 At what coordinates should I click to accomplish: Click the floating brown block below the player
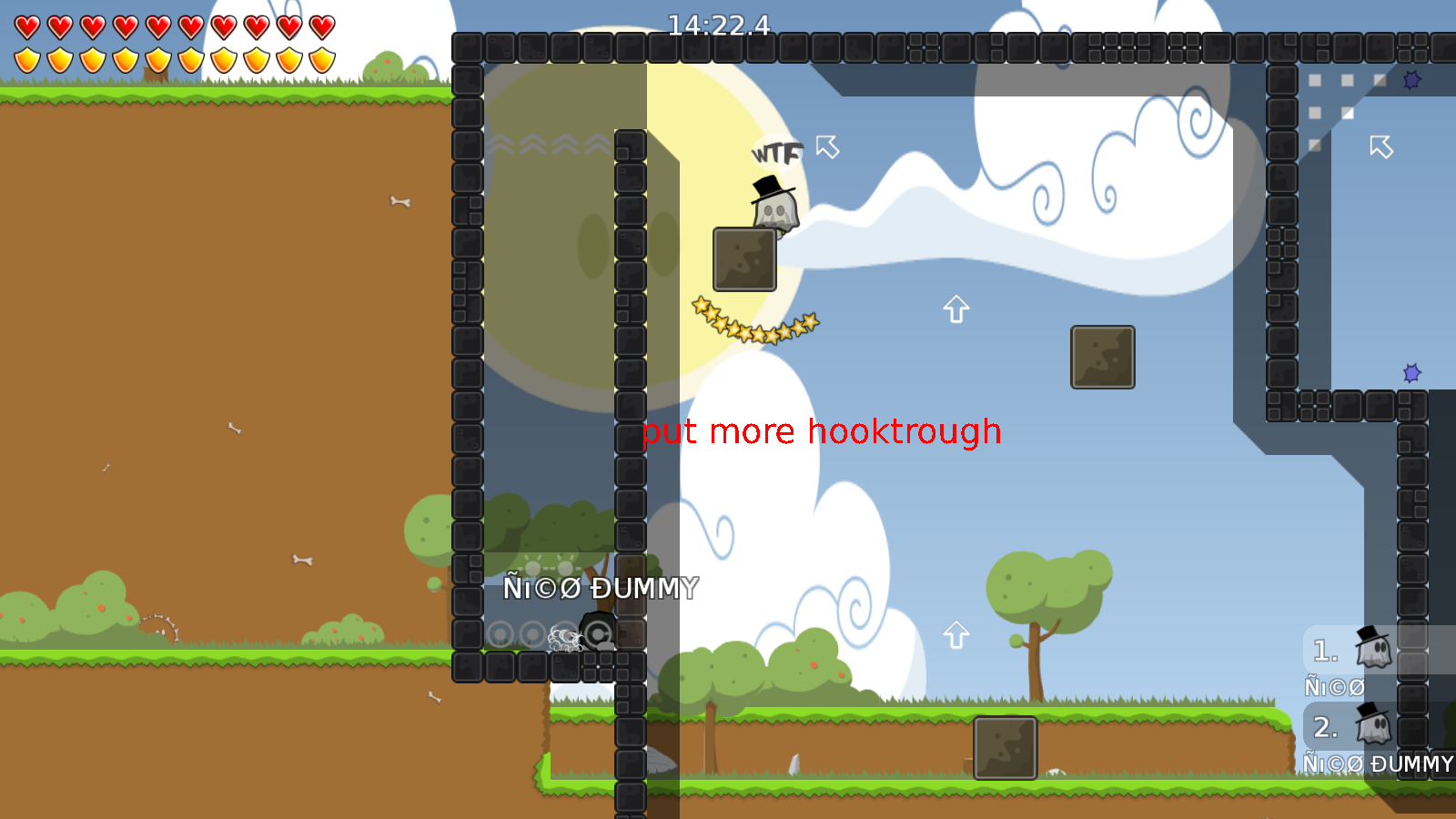pyautogui.click(x=743, y=258)
